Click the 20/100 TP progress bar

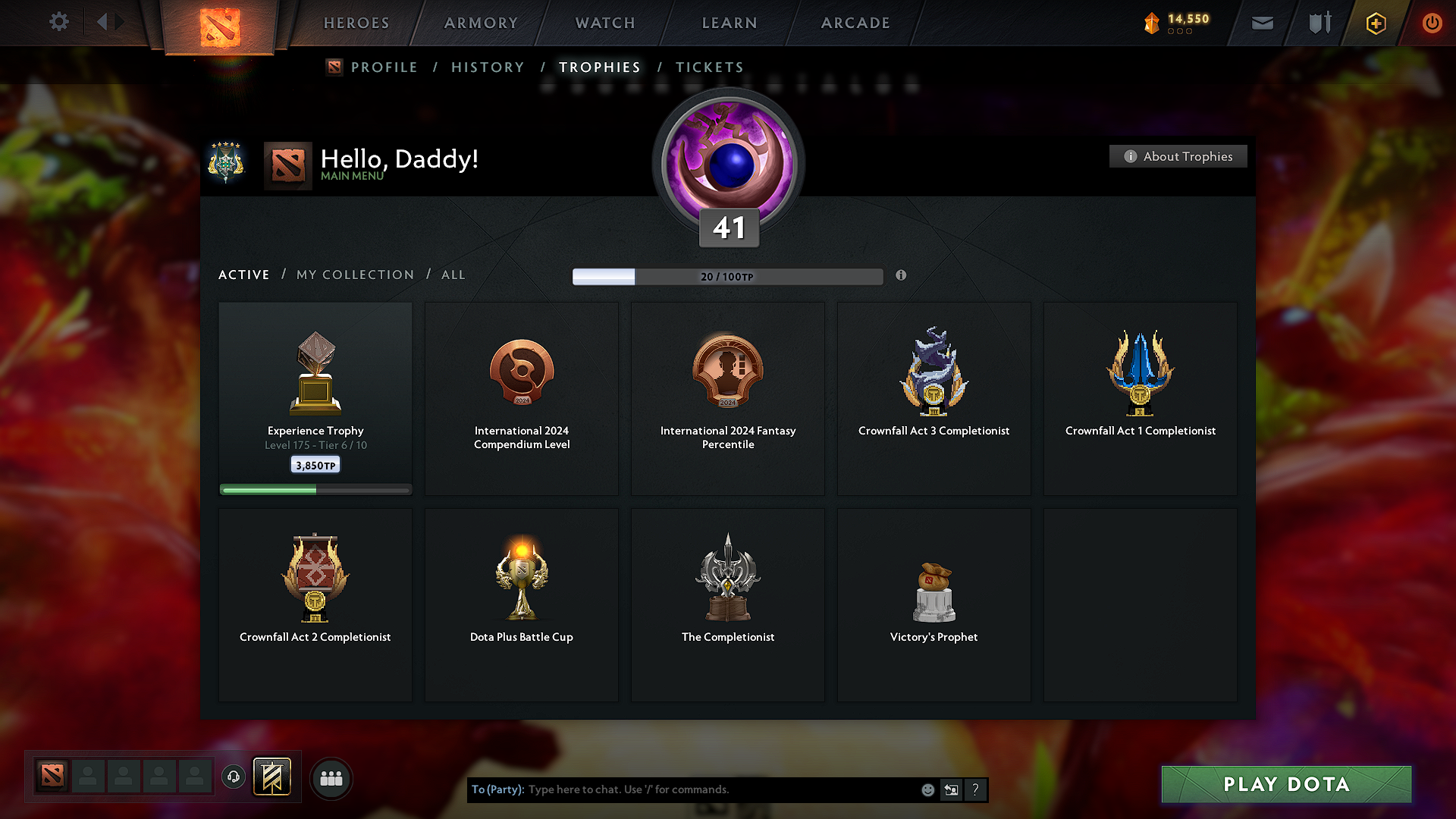pos(727,277)
